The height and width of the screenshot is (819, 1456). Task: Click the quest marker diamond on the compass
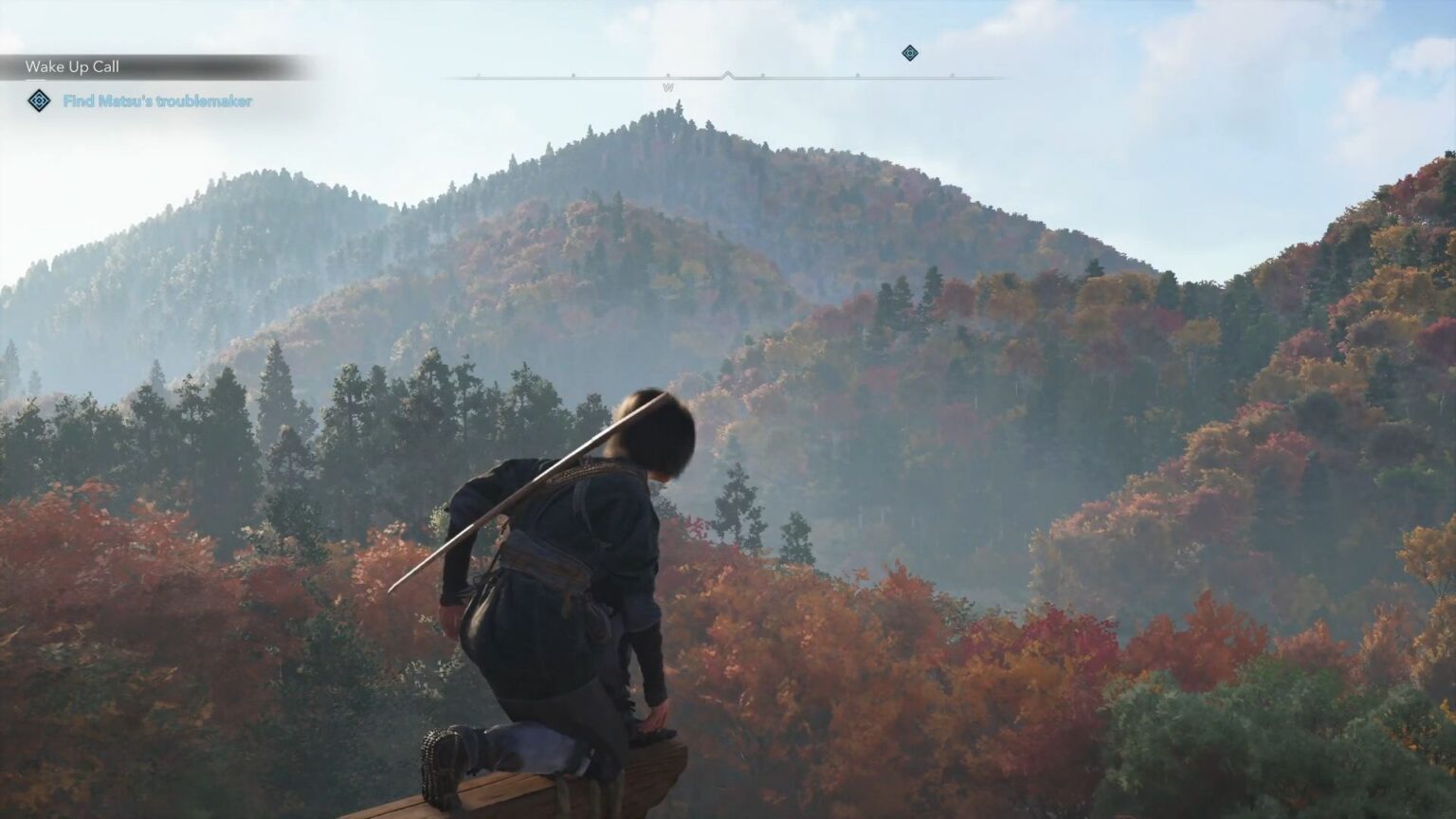[x=910, y=53]
